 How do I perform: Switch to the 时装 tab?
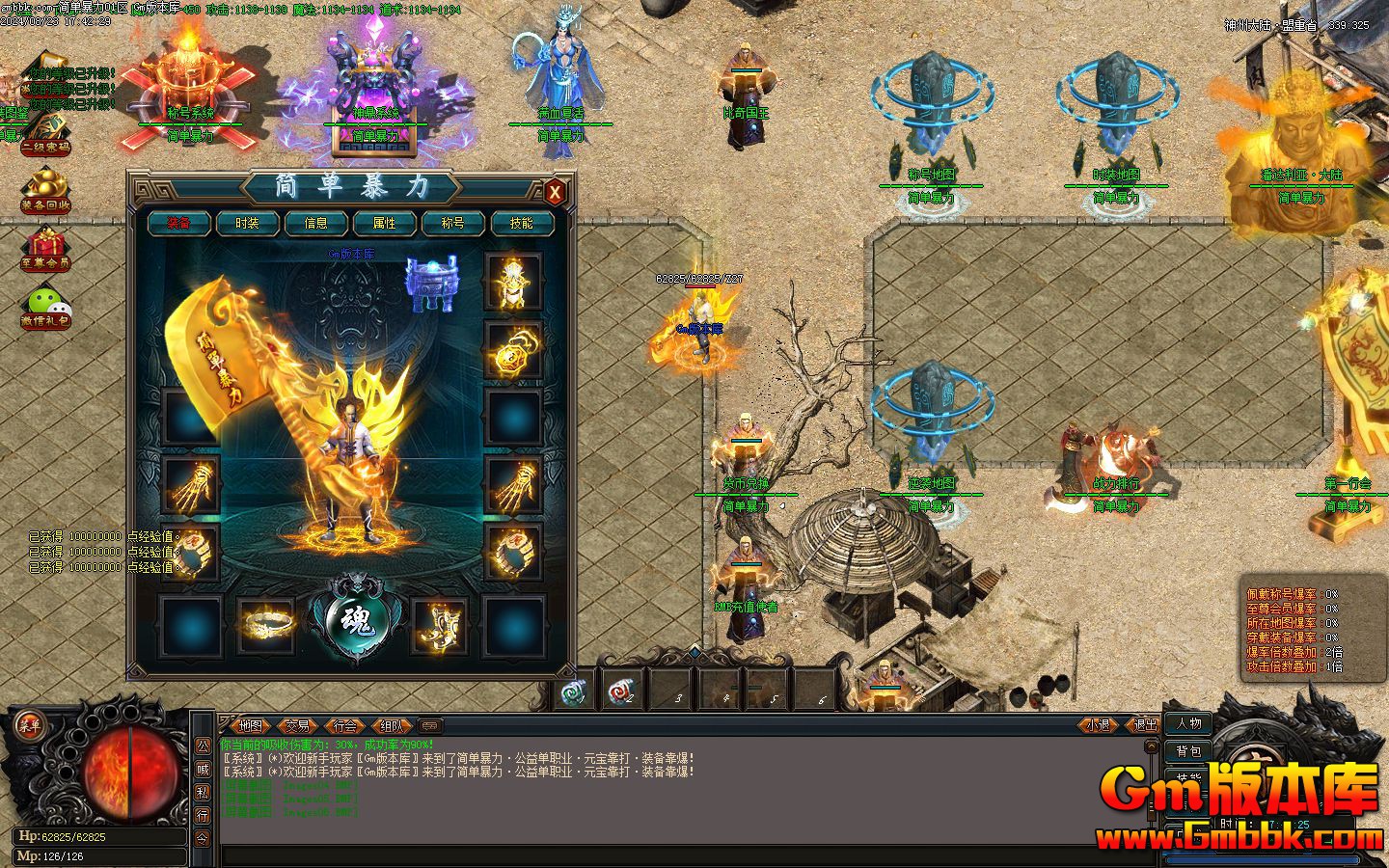(x=247, y=223)
